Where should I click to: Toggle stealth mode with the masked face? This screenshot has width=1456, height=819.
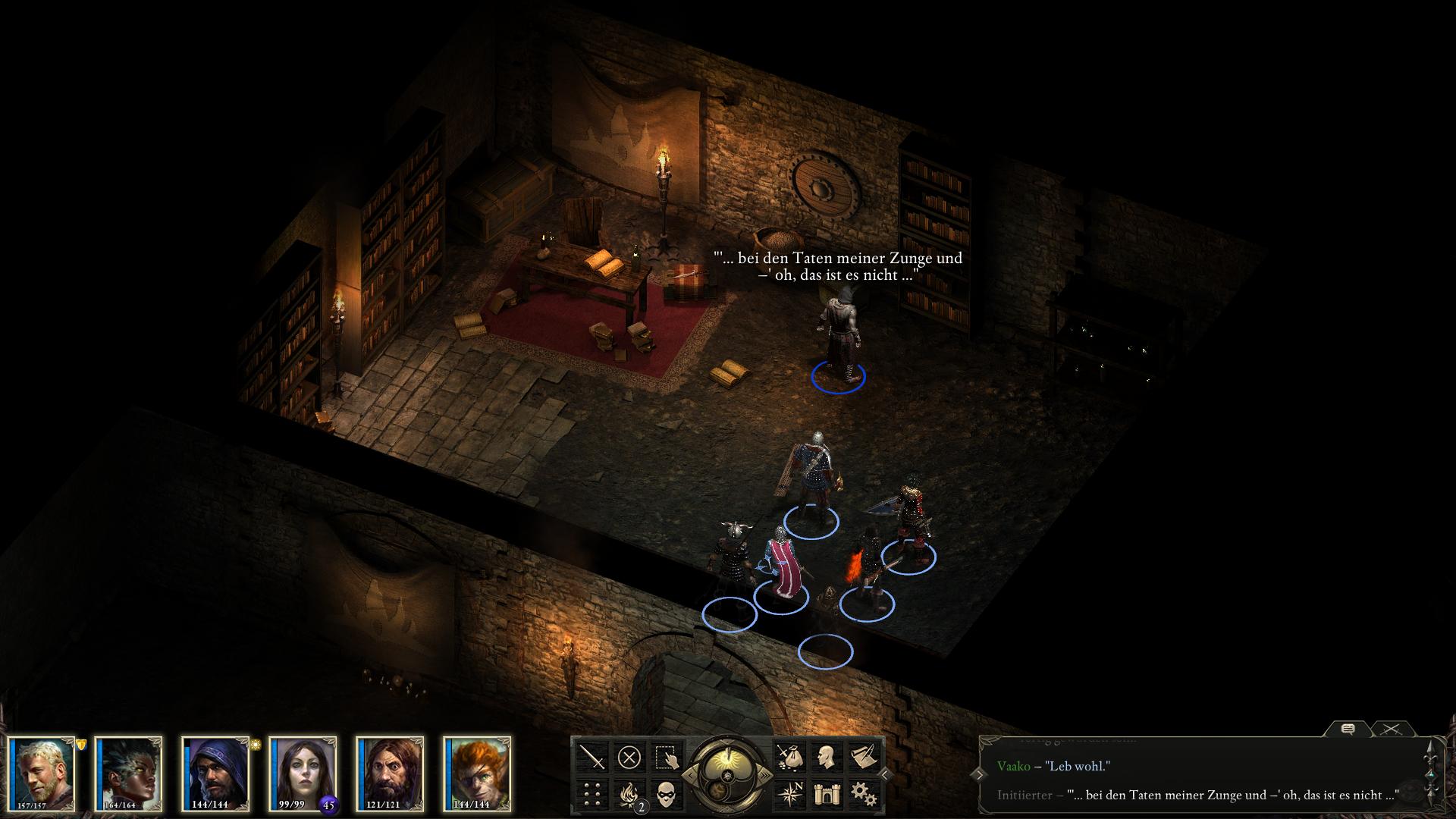coord(667,794)
